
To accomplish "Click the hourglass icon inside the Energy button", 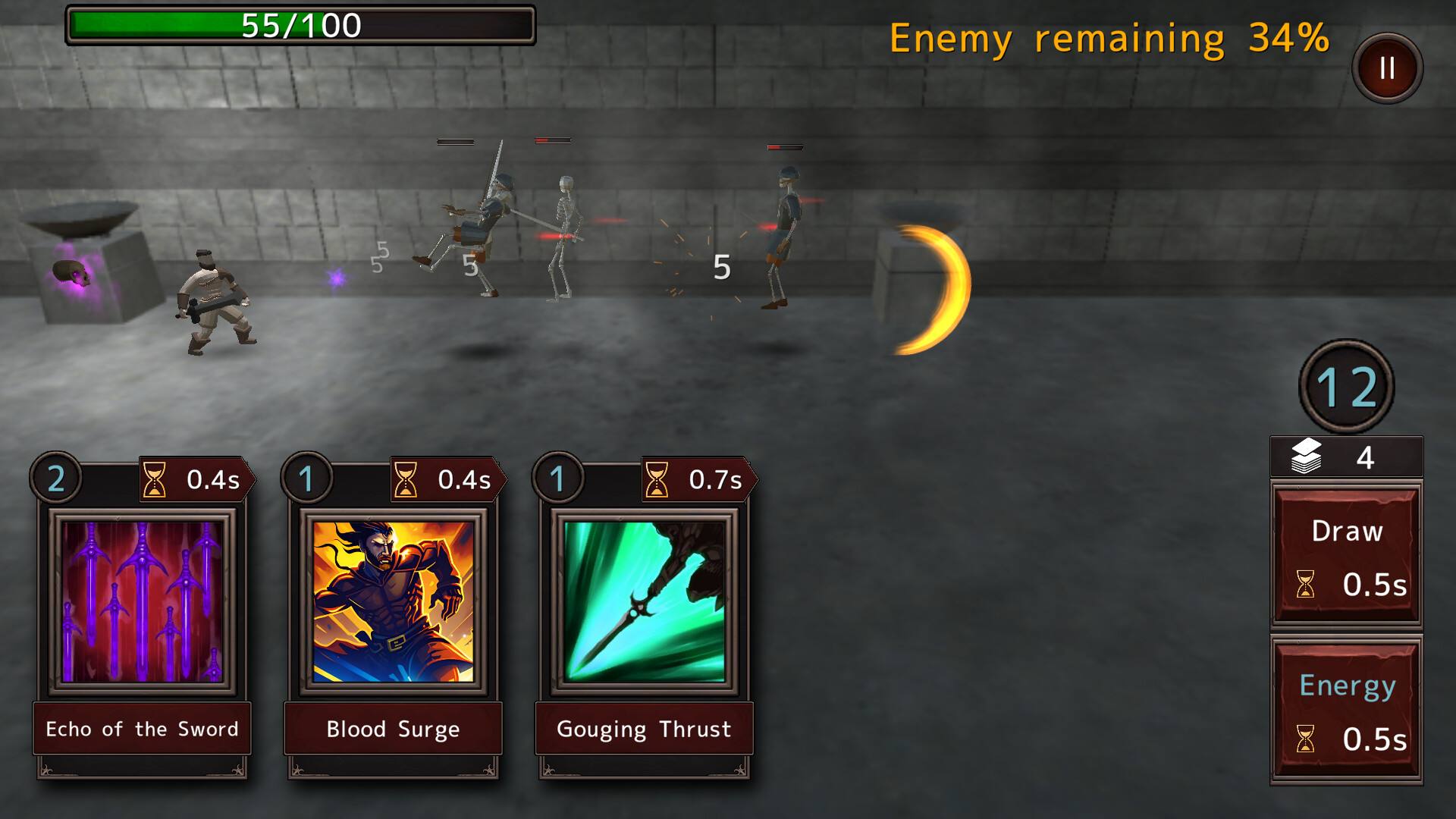I will tap(1306, 738).
